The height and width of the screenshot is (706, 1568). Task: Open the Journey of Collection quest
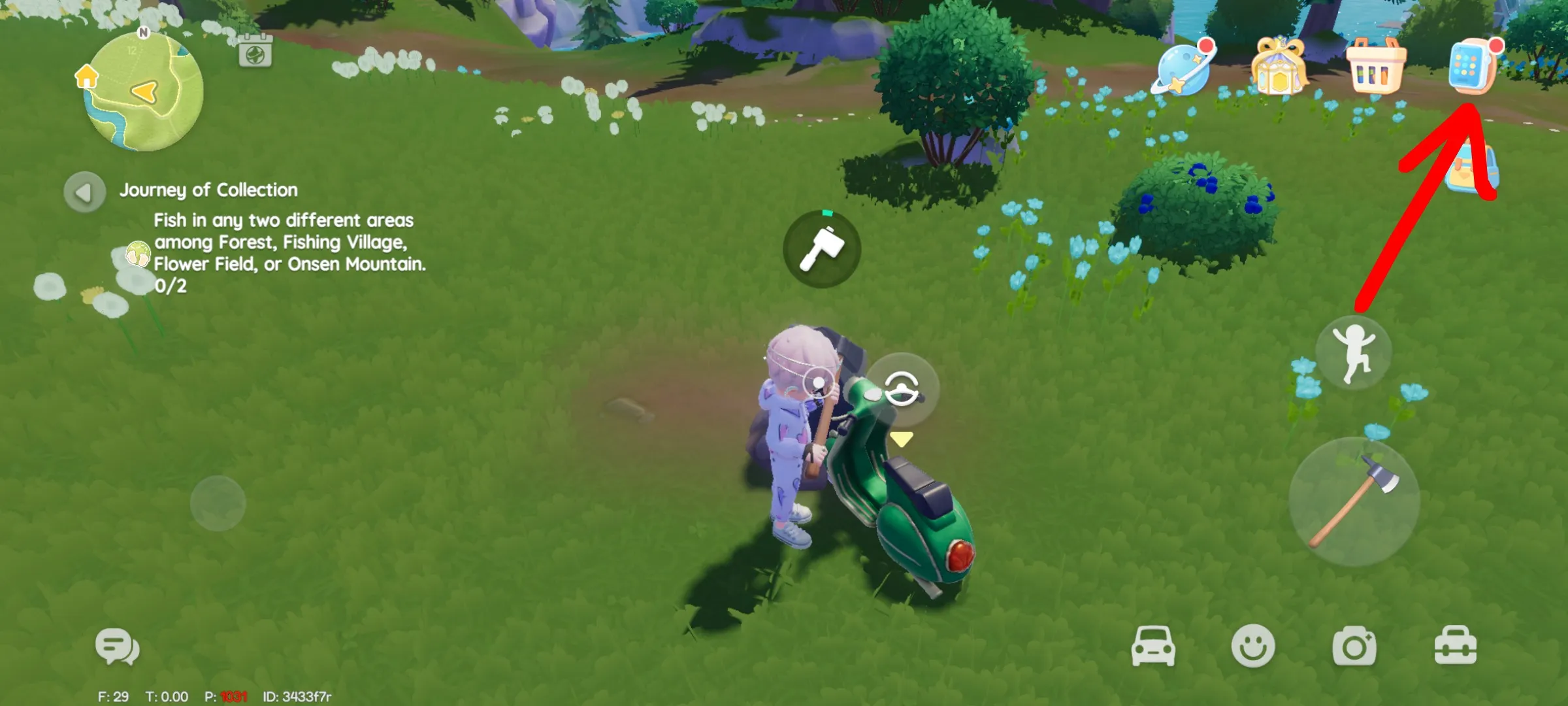pos(208,190)
